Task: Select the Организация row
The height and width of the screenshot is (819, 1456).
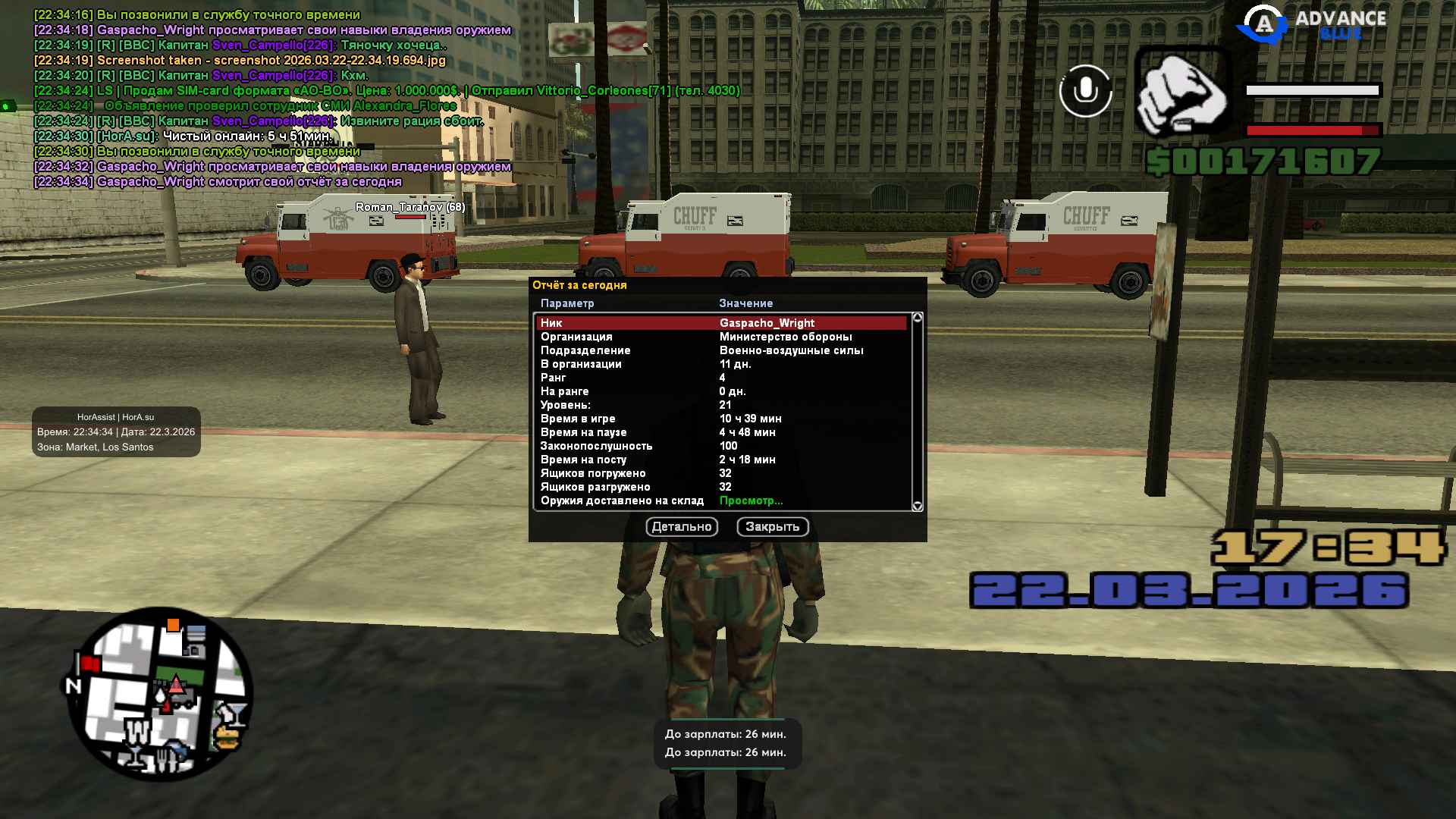Action: pyautogui.click(x=720, y=337)
